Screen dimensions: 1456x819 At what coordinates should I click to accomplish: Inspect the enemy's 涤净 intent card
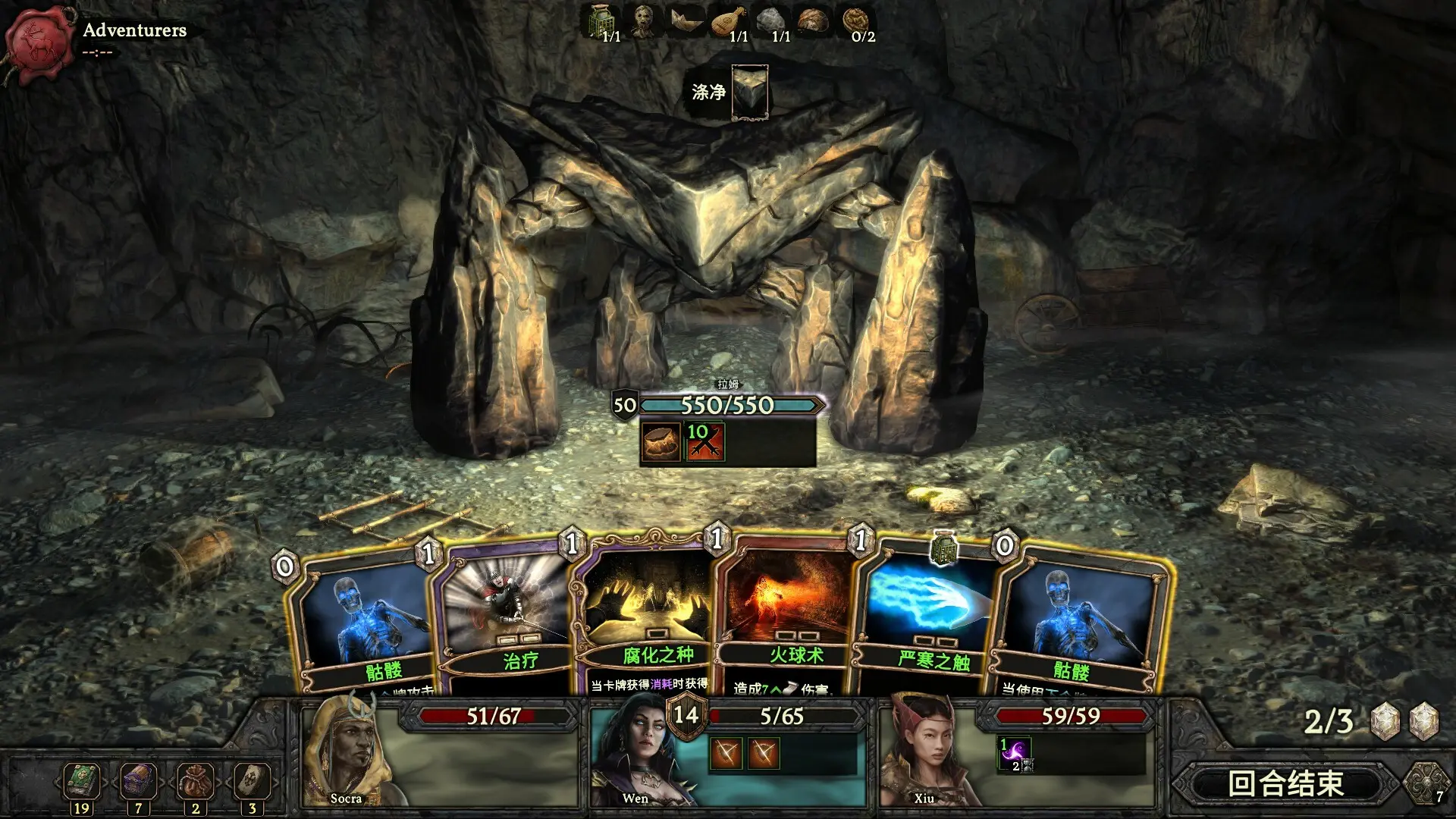(749, 93)
